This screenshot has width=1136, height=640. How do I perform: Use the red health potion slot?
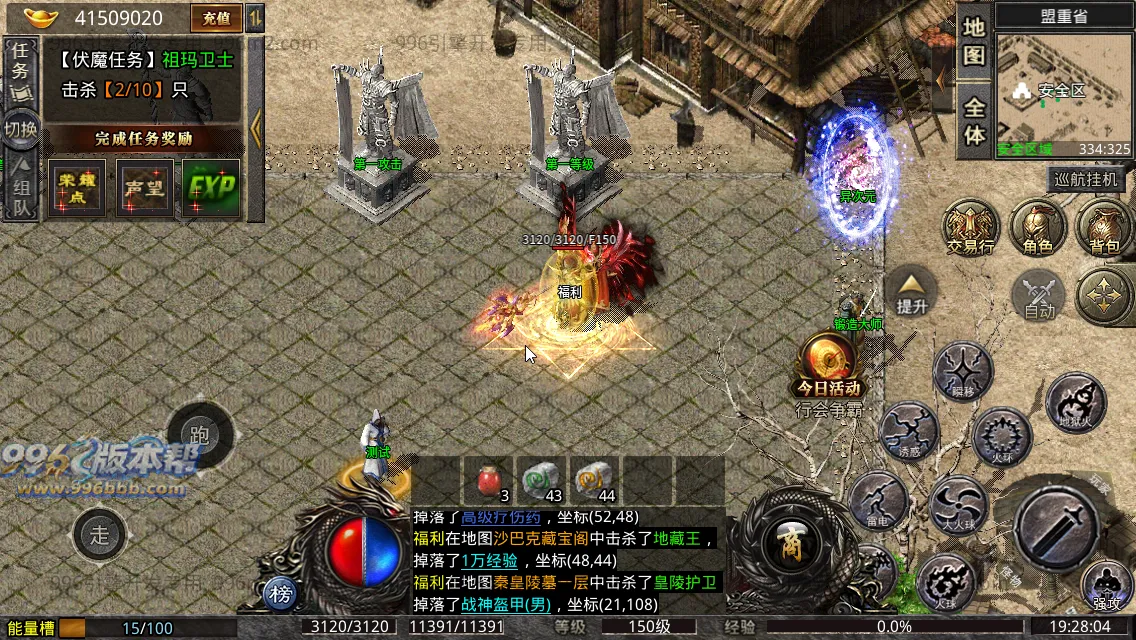tap(488, 480)
